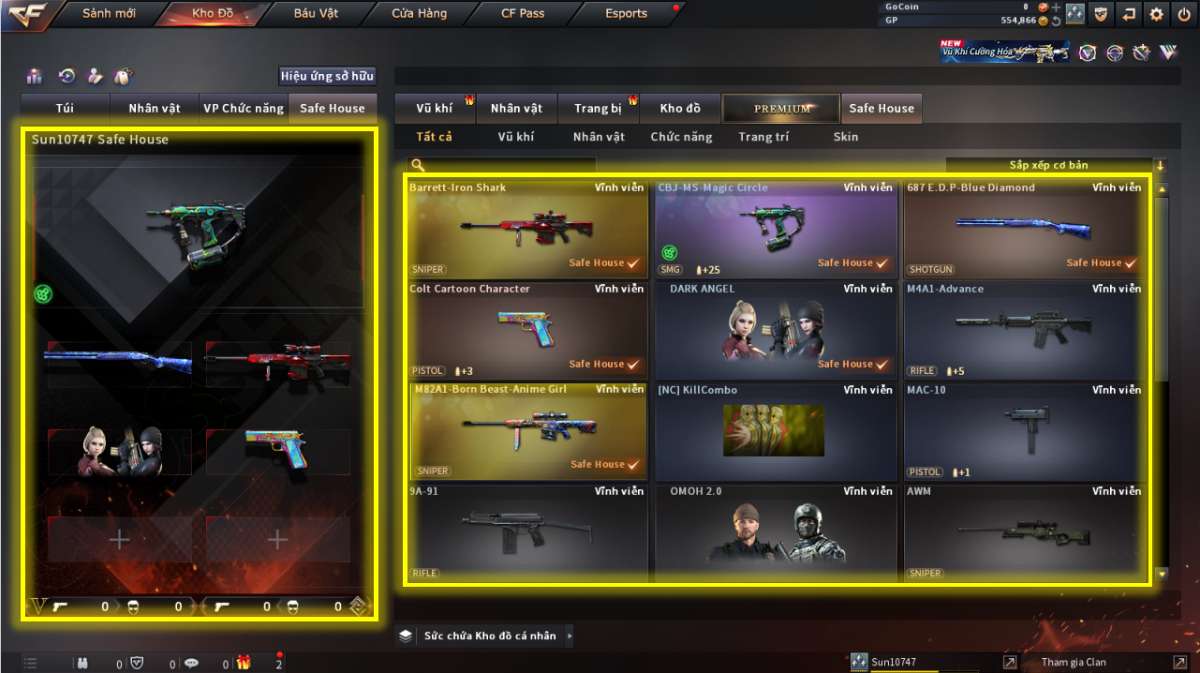The height and width of the screenshot is (673, 1200).
Task: Open the Sảnh mới lobby tab
Action: [109, 14]
